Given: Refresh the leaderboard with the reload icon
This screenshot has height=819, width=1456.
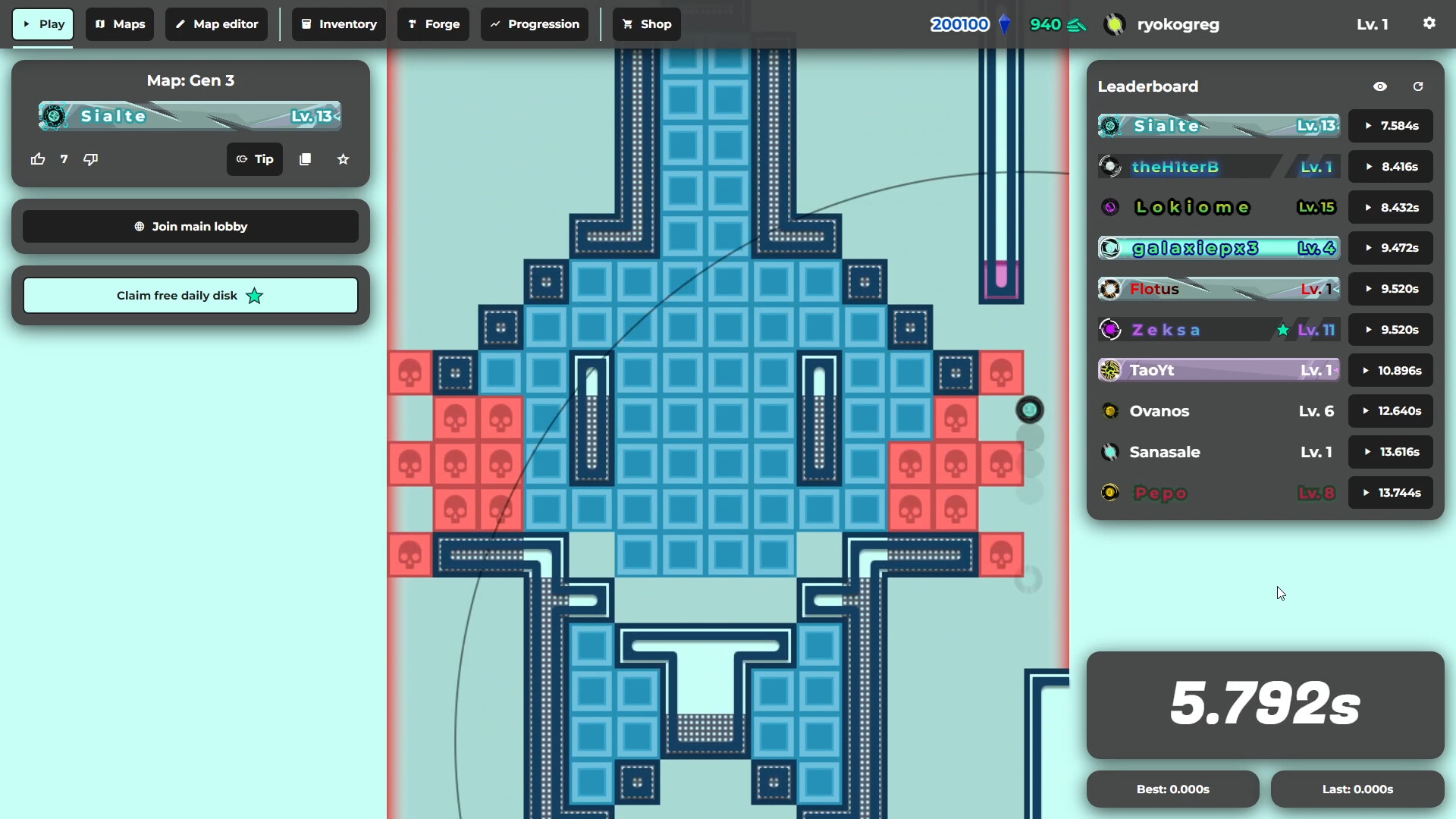Looking at the screenshot, I should point(1418,86).
